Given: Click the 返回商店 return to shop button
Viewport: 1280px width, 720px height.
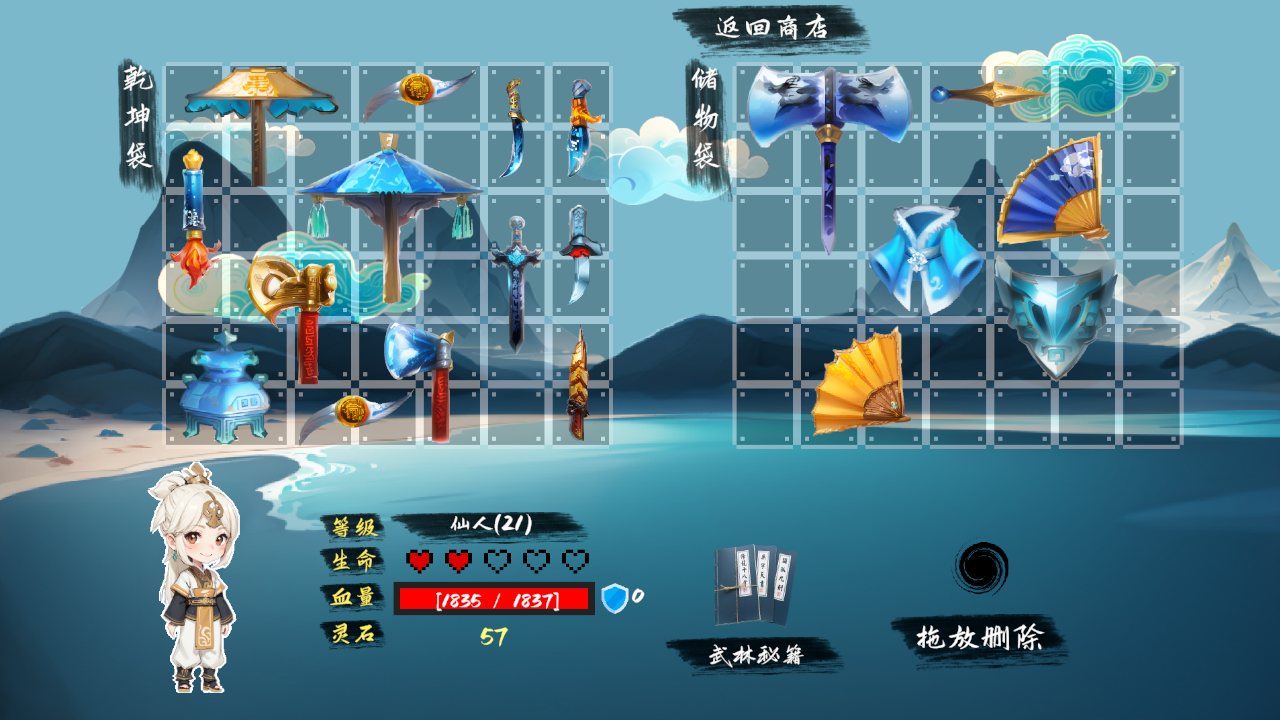Looking at the screenshot, I should pyautogui.click(x=771, y=28).
